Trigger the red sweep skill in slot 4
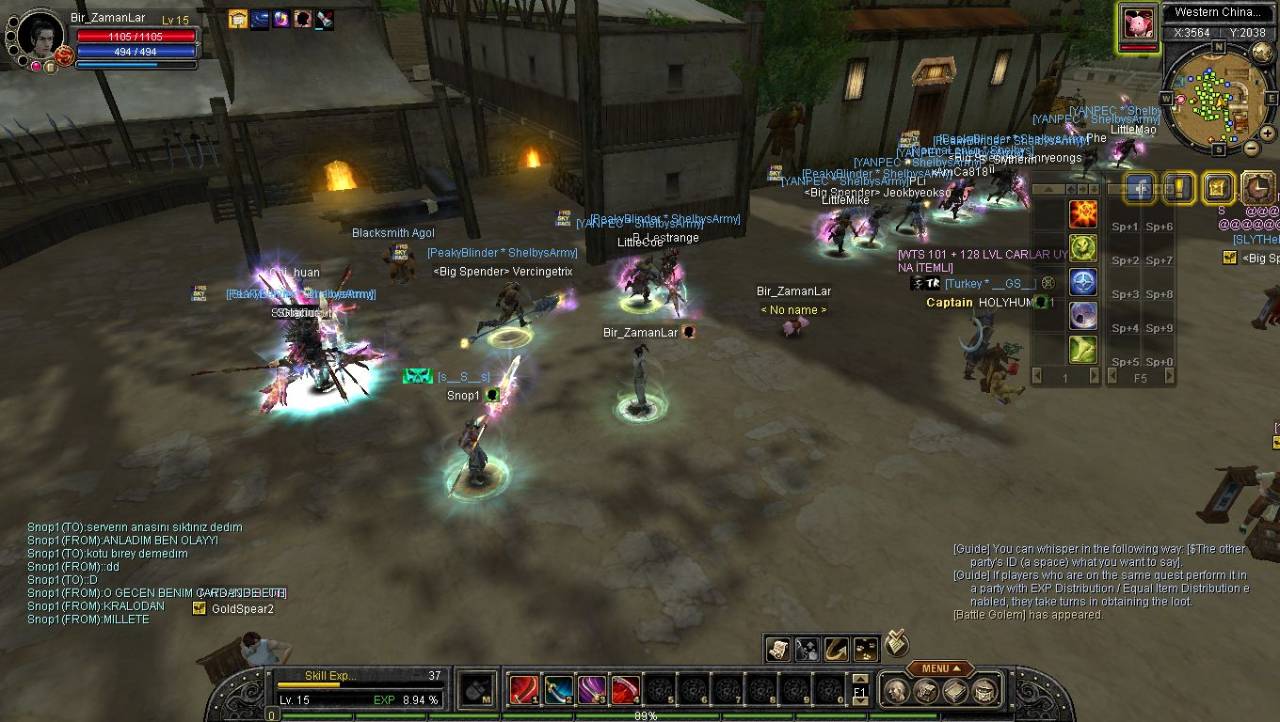This screenshot has width=1280, height=722. pyautogui.click(x=626, y=690)
